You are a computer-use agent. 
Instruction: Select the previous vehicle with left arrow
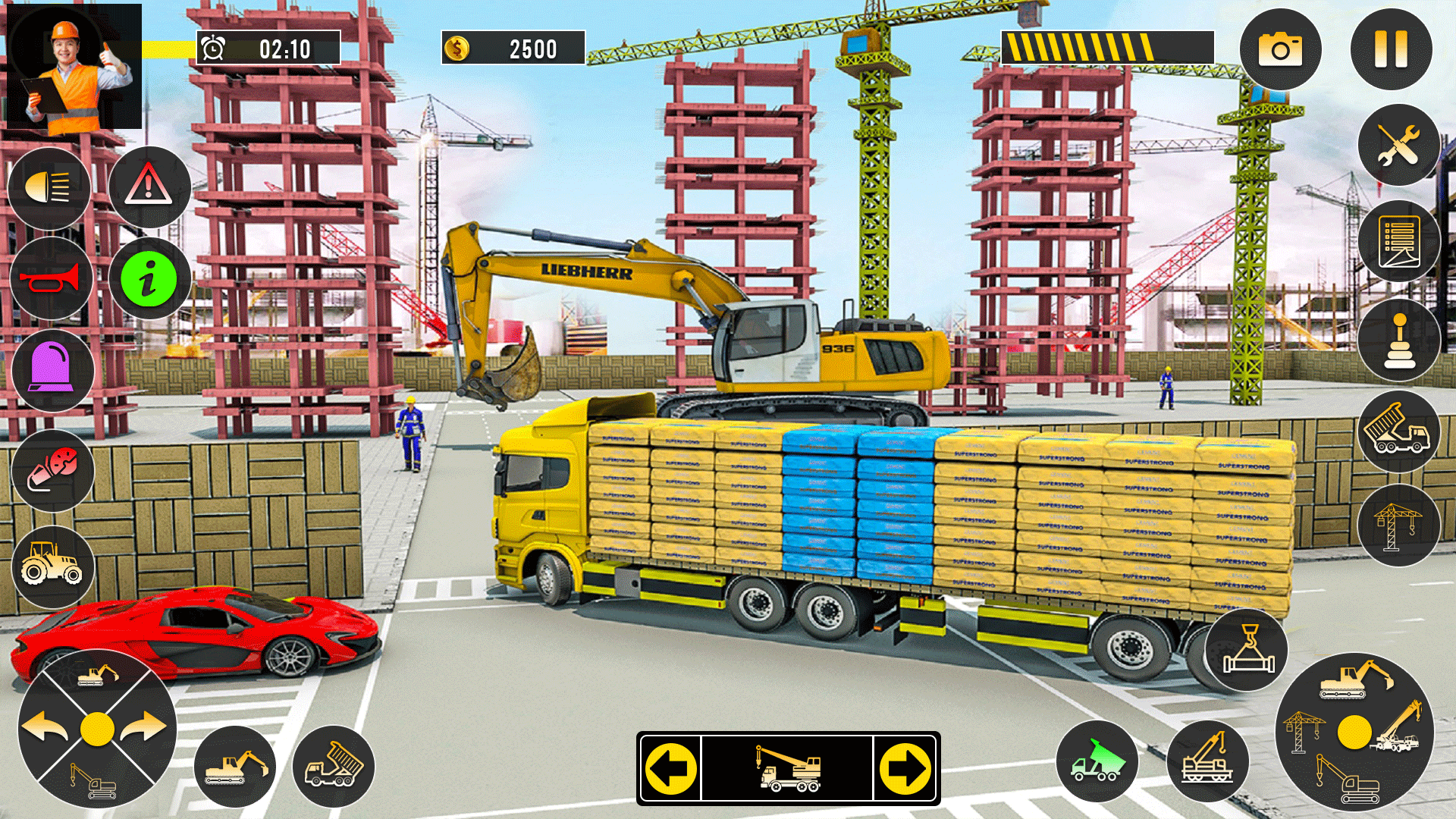click(x=671, y=768)
